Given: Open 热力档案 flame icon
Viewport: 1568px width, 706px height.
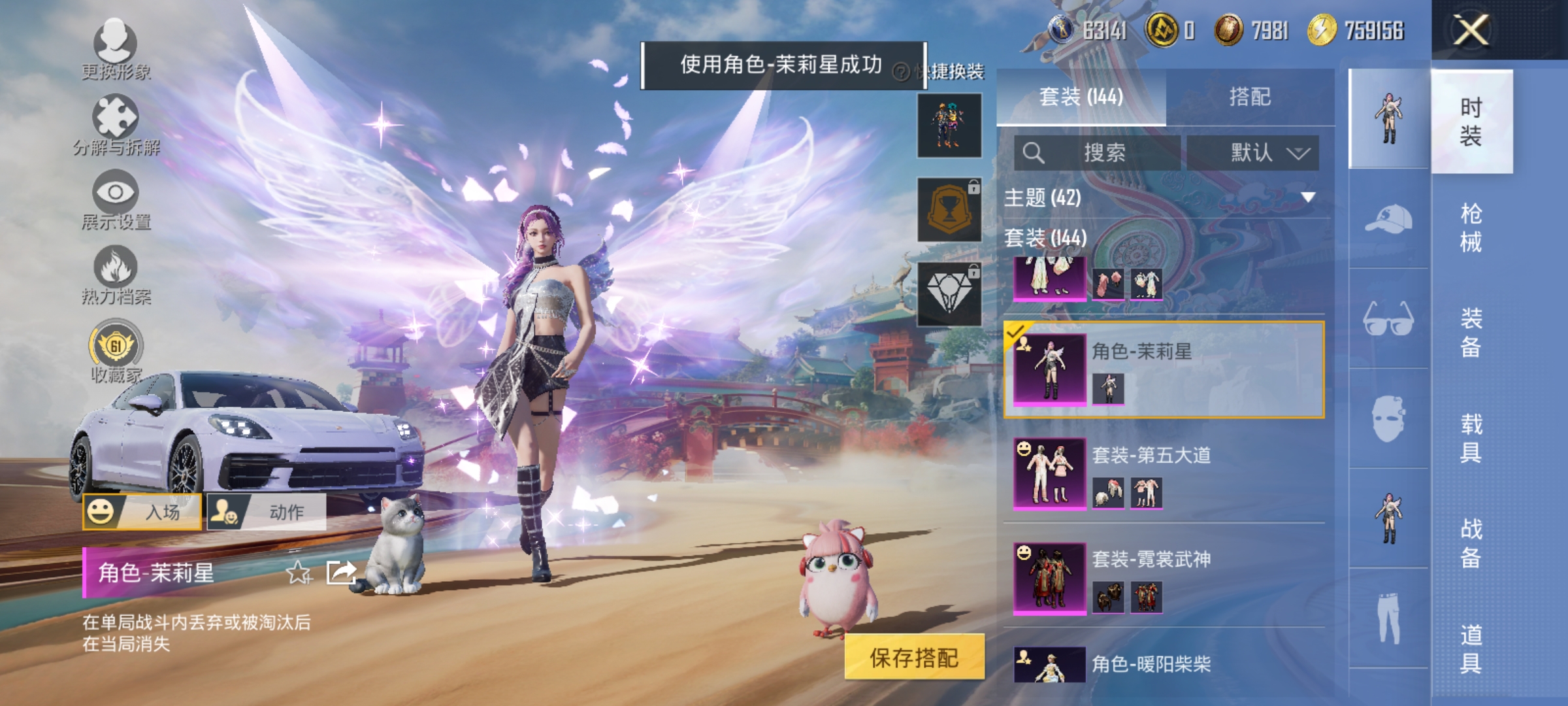Looking at the screenshot, I should coord(116,273).
